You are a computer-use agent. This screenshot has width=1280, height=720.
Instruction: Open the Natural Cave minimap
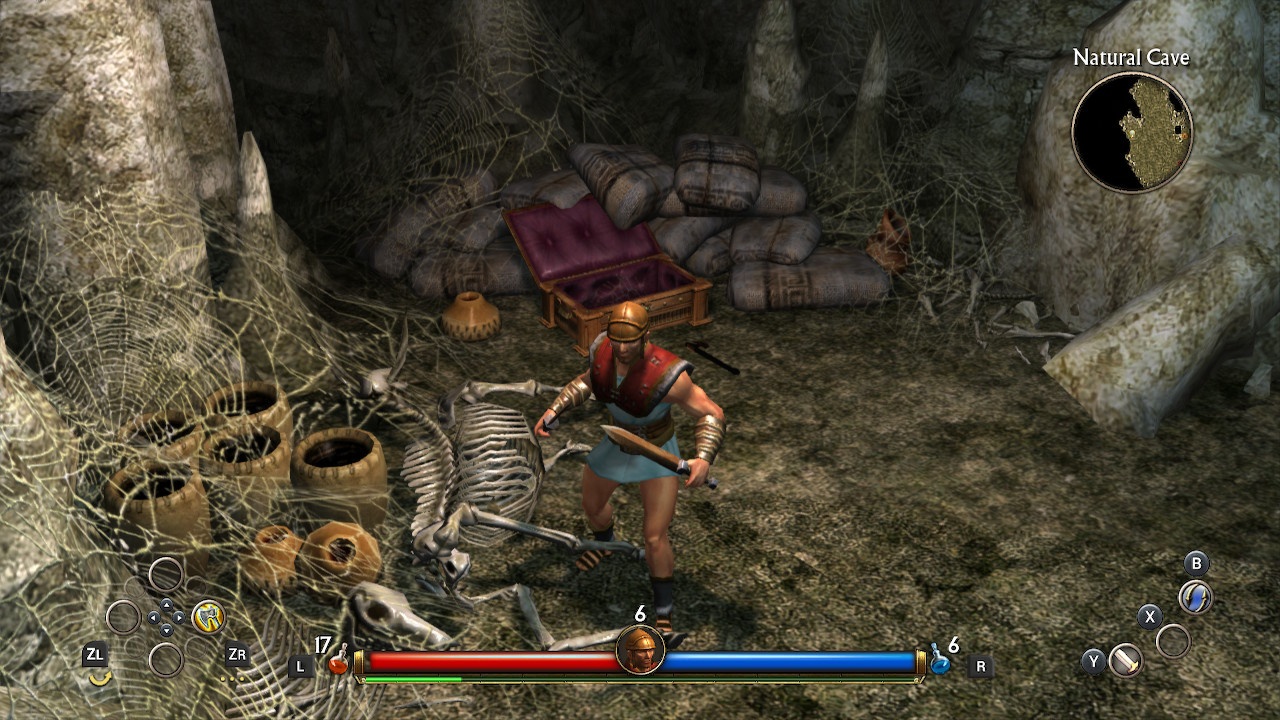click(x=1132, y=132)
